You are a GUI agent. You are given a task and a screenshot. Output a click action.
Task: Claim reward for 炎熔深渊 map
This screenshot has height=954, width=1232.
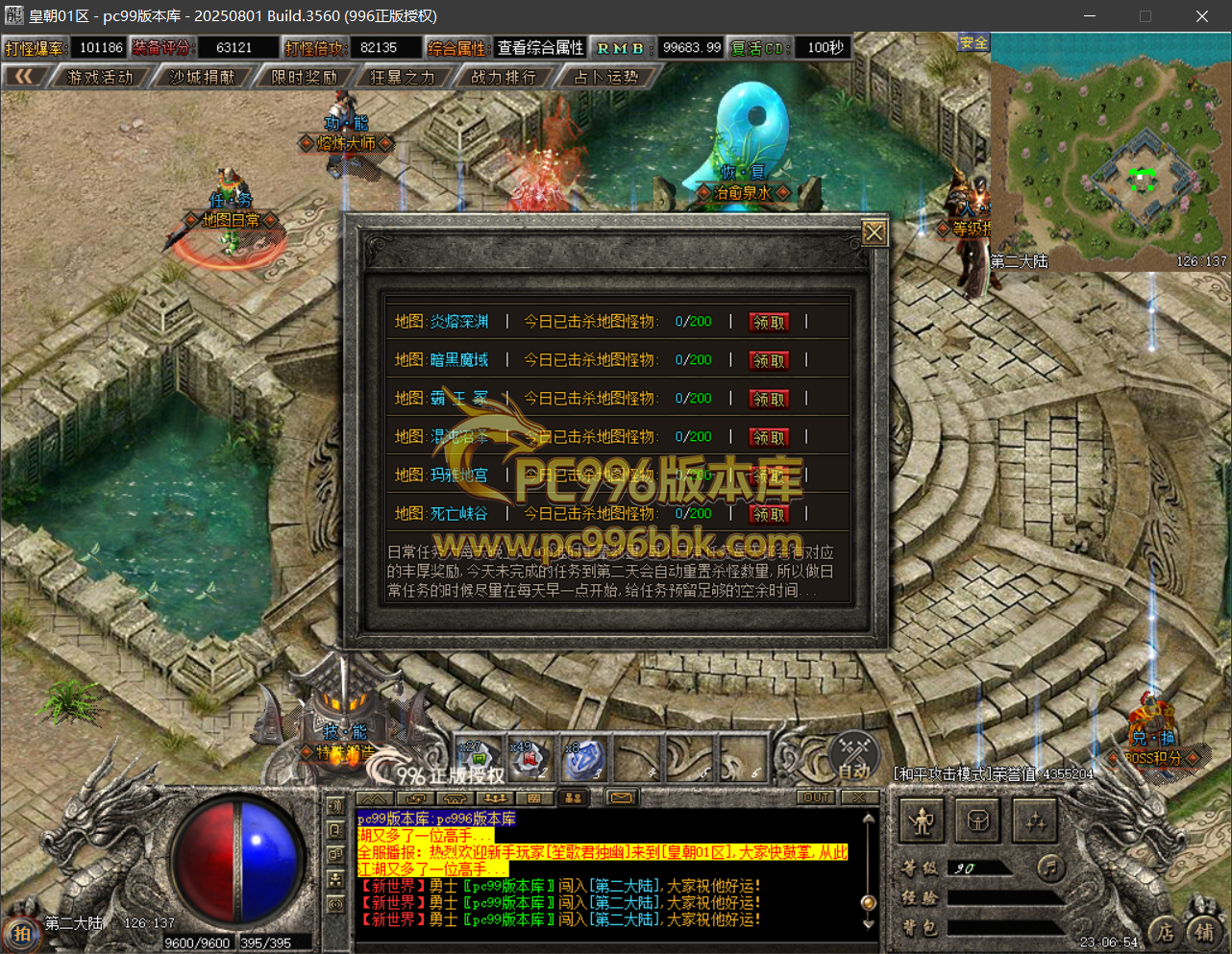769,323
